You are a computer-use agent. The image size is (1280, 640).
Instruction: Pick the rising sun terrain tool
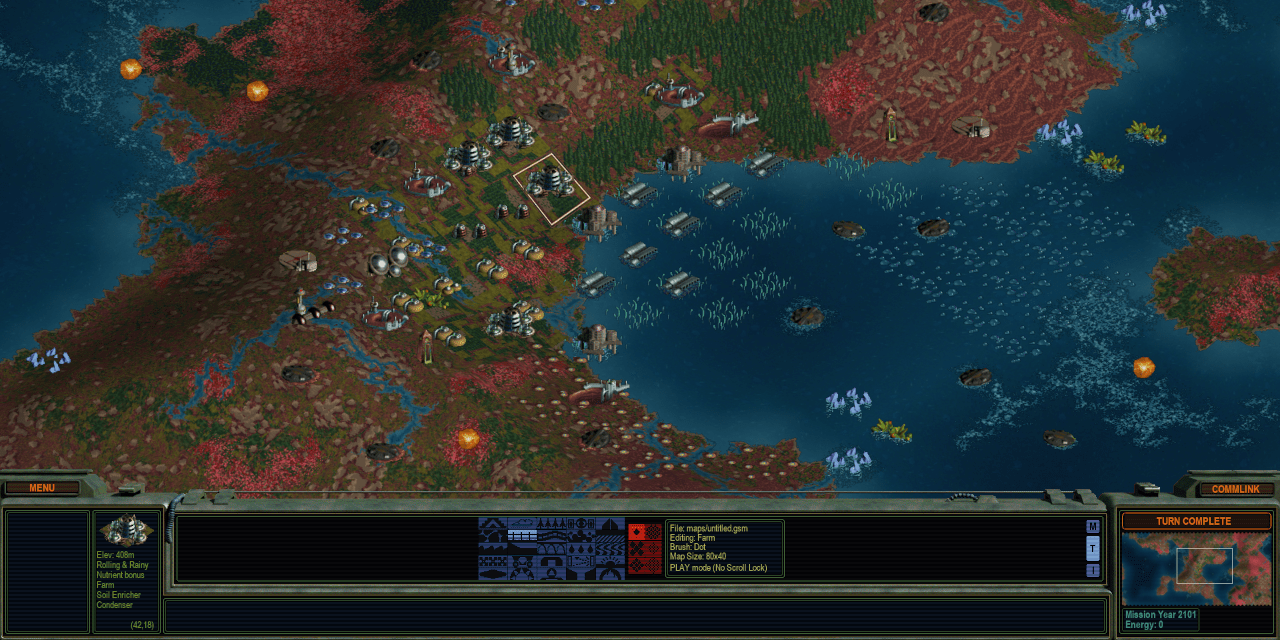[610, 561]
